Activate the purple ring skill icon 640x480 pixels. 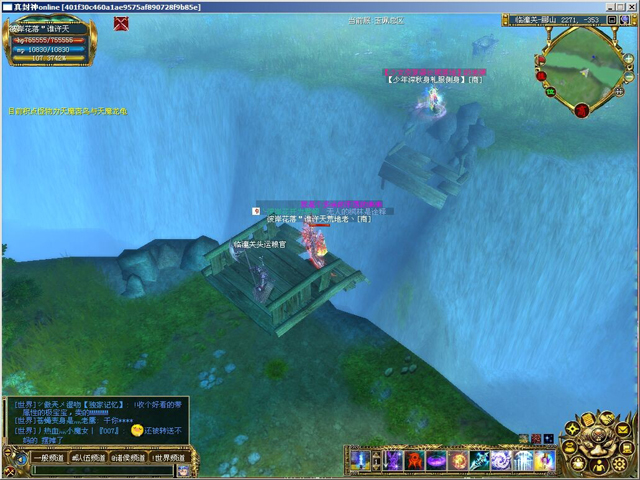pos(437,460)
